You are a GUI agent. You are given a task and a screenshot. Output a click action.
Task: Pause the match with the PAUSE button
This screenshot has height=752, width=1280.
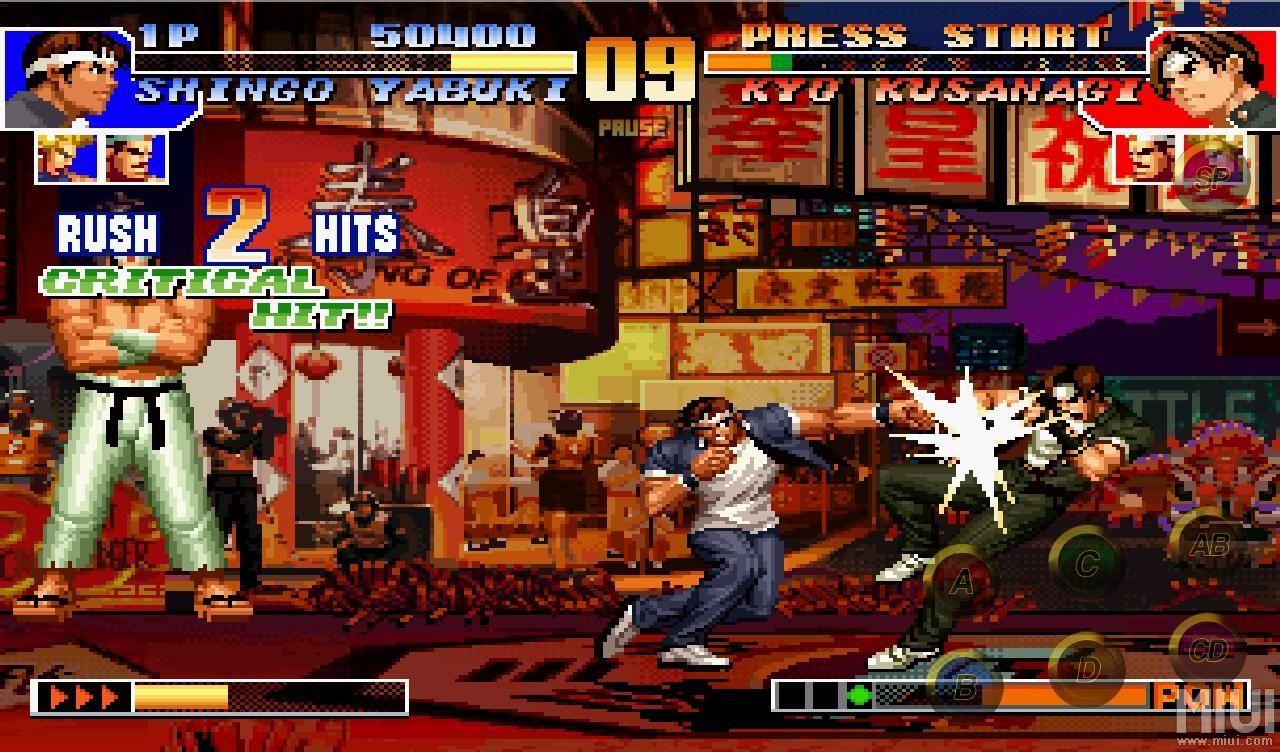(x=633, y=128)
